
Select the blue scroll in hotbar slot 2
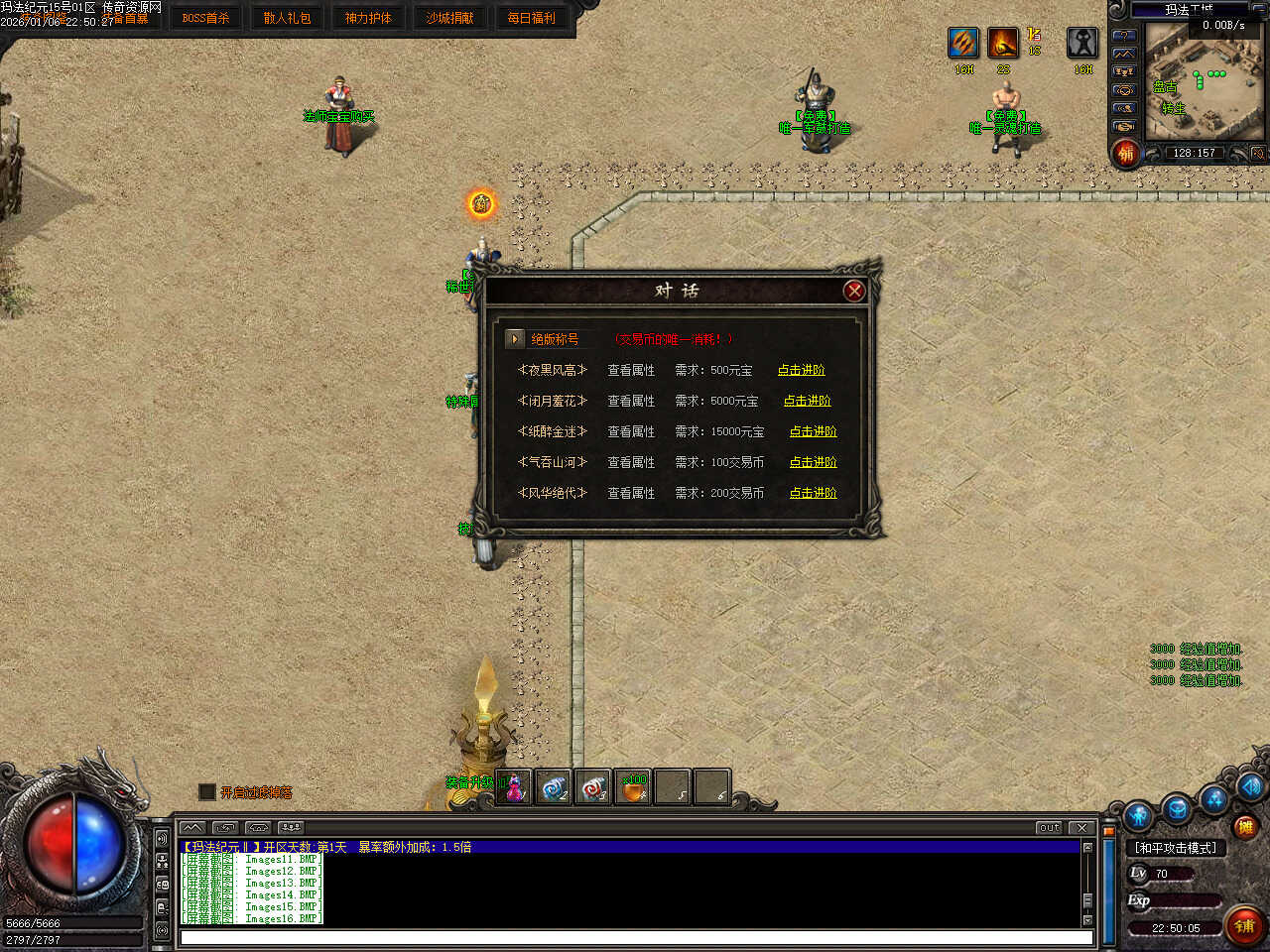(554, 787)
